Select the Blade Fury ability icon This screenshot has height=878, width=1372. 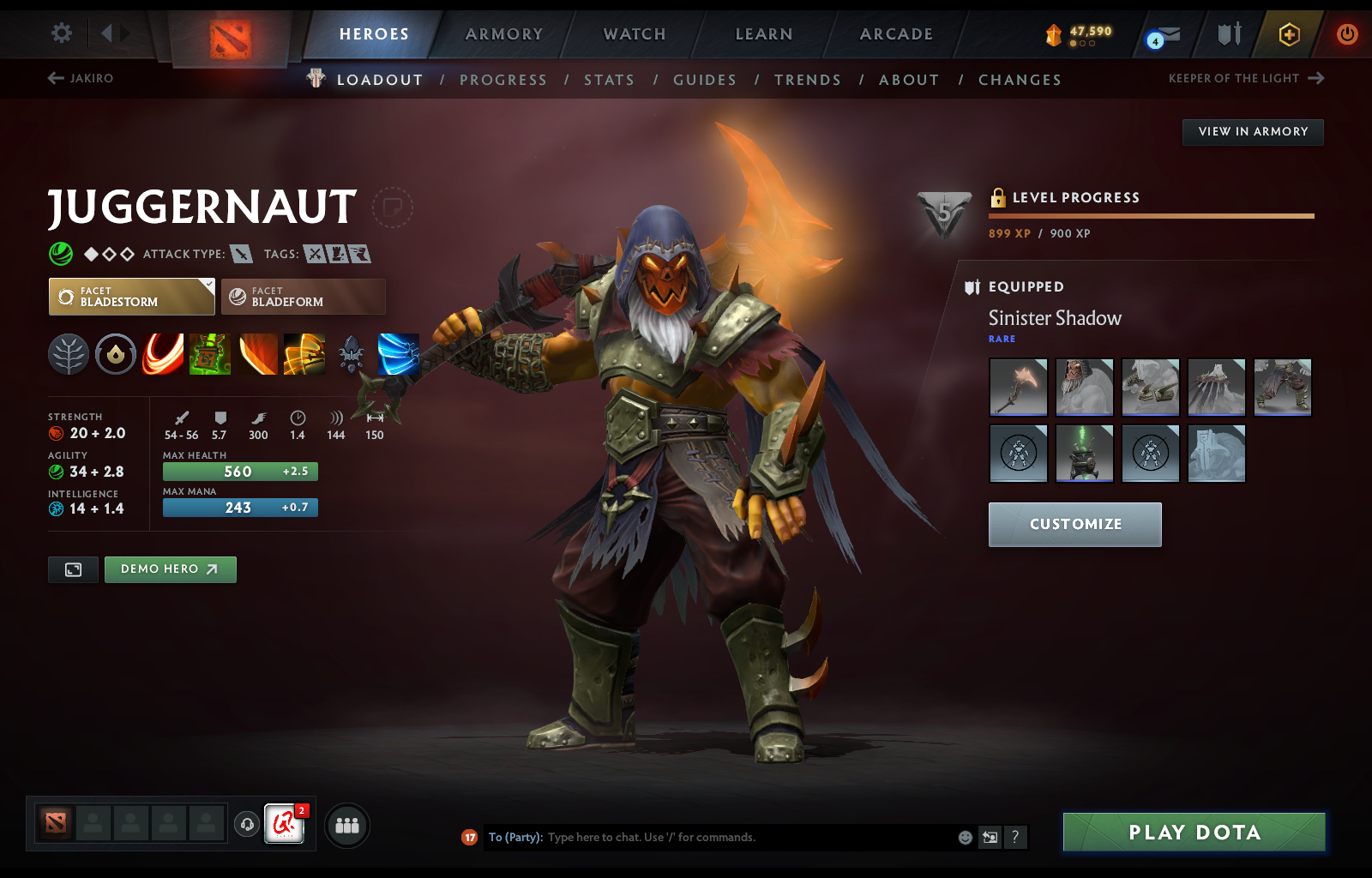162,354
